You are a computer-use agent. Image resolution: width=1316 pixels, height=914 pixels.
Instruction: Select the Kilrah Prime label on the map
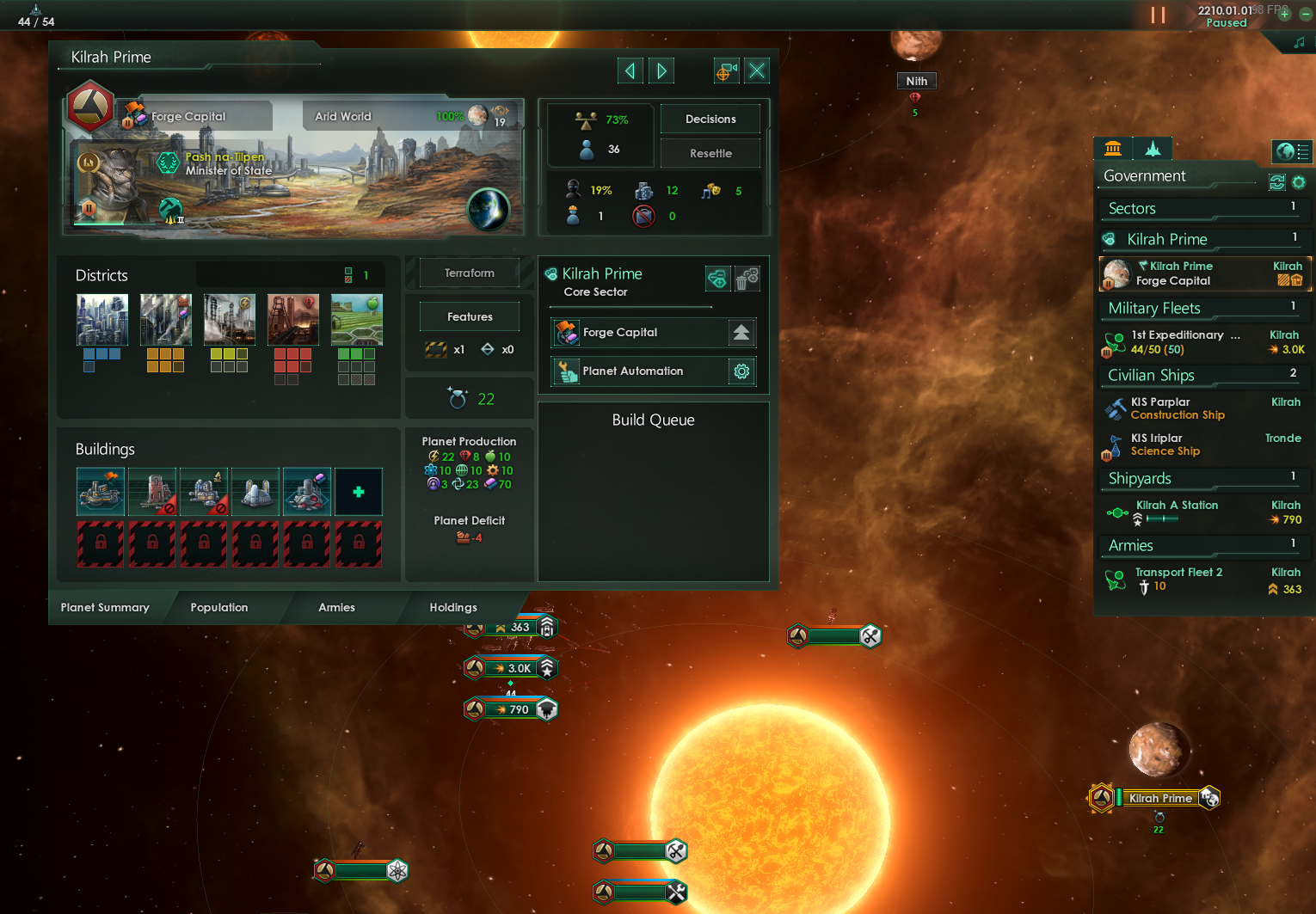click(1159, 798)
